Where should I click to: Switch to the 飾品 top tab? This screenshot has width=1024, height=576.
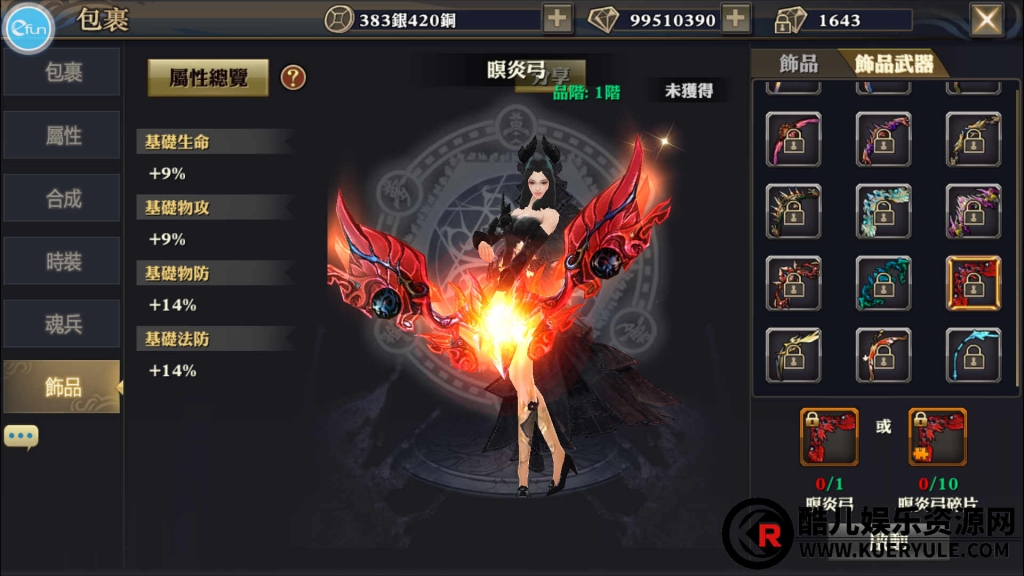(x=798, y=64)
